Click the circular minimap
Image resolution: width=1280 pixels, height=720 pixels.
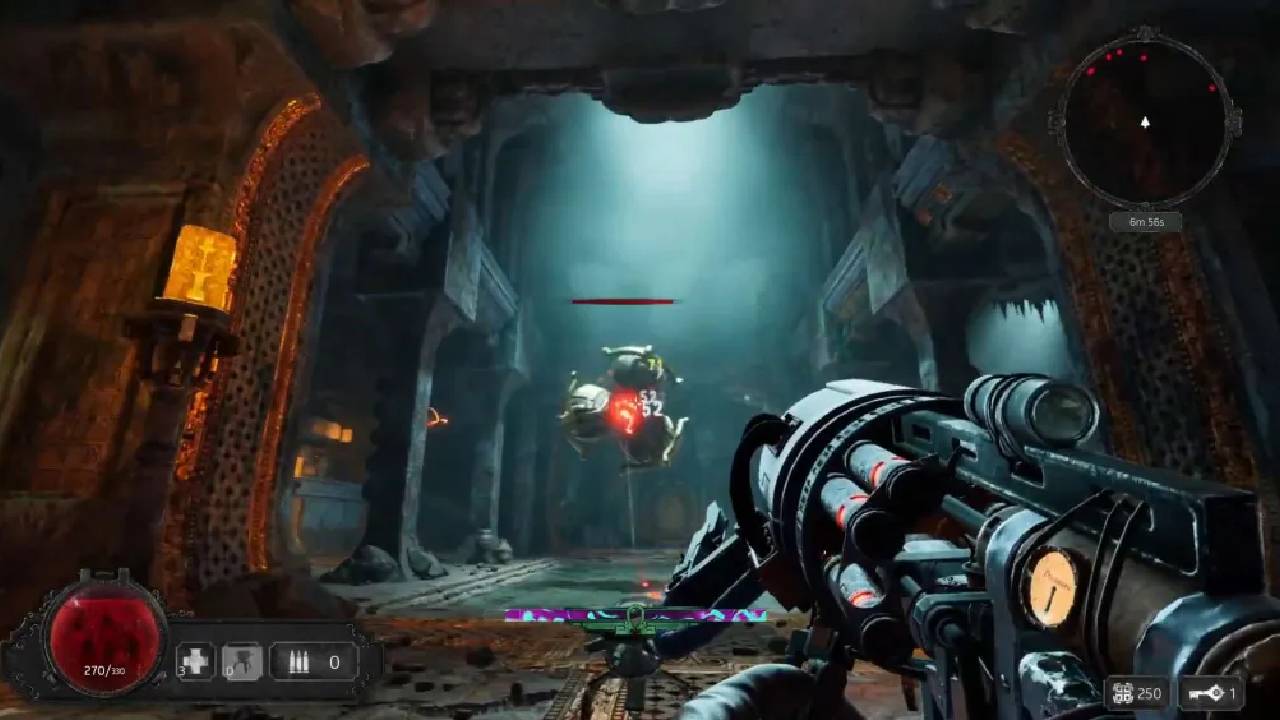point(1145,122)
